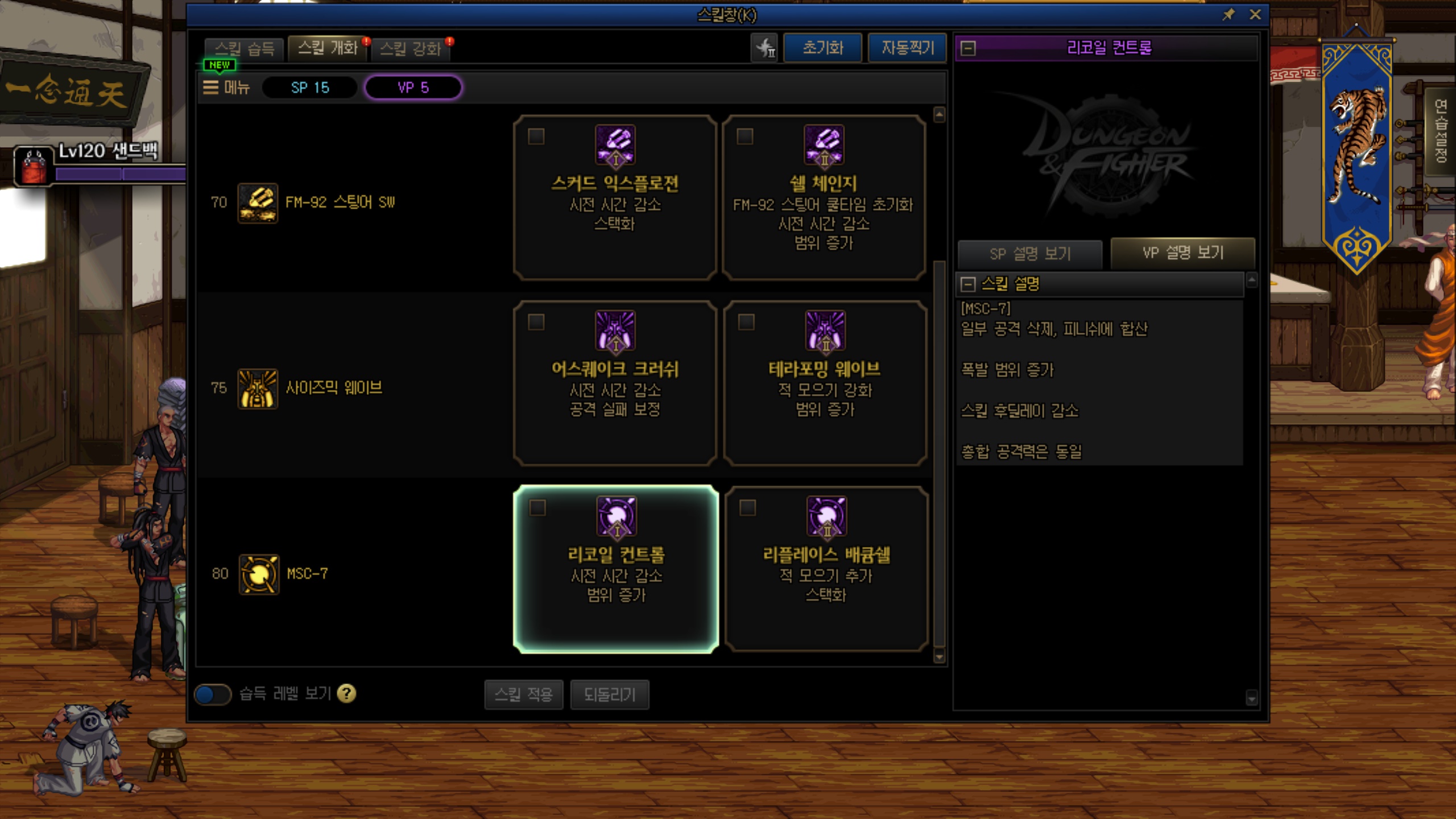Click the 자동찍기 auto-assign button
The height and width of the screenshot is (819, 1456).
coord(907,48)
